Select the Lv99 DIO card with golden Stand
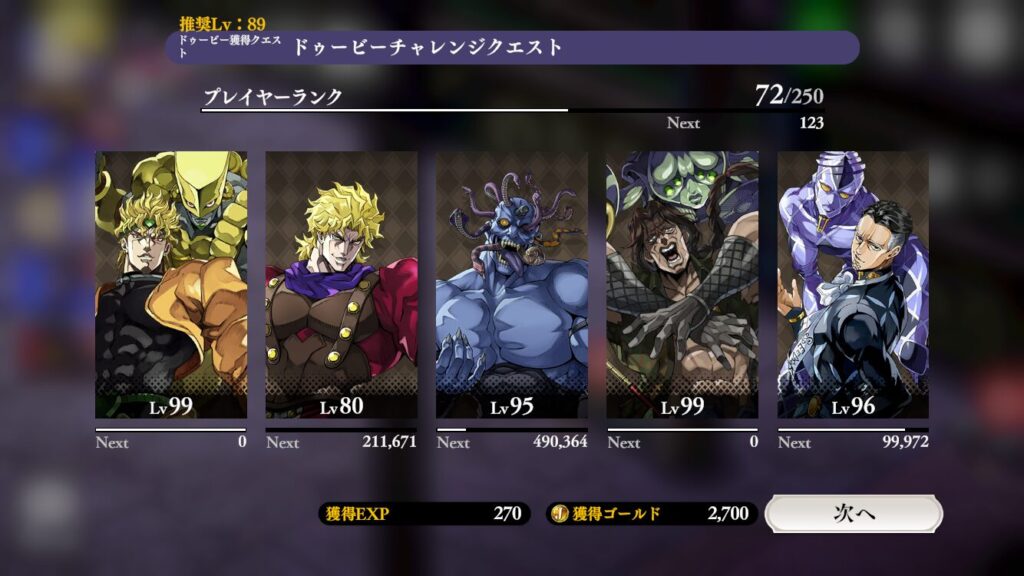This screenshot has width=1024, height=576. point(171,285)
